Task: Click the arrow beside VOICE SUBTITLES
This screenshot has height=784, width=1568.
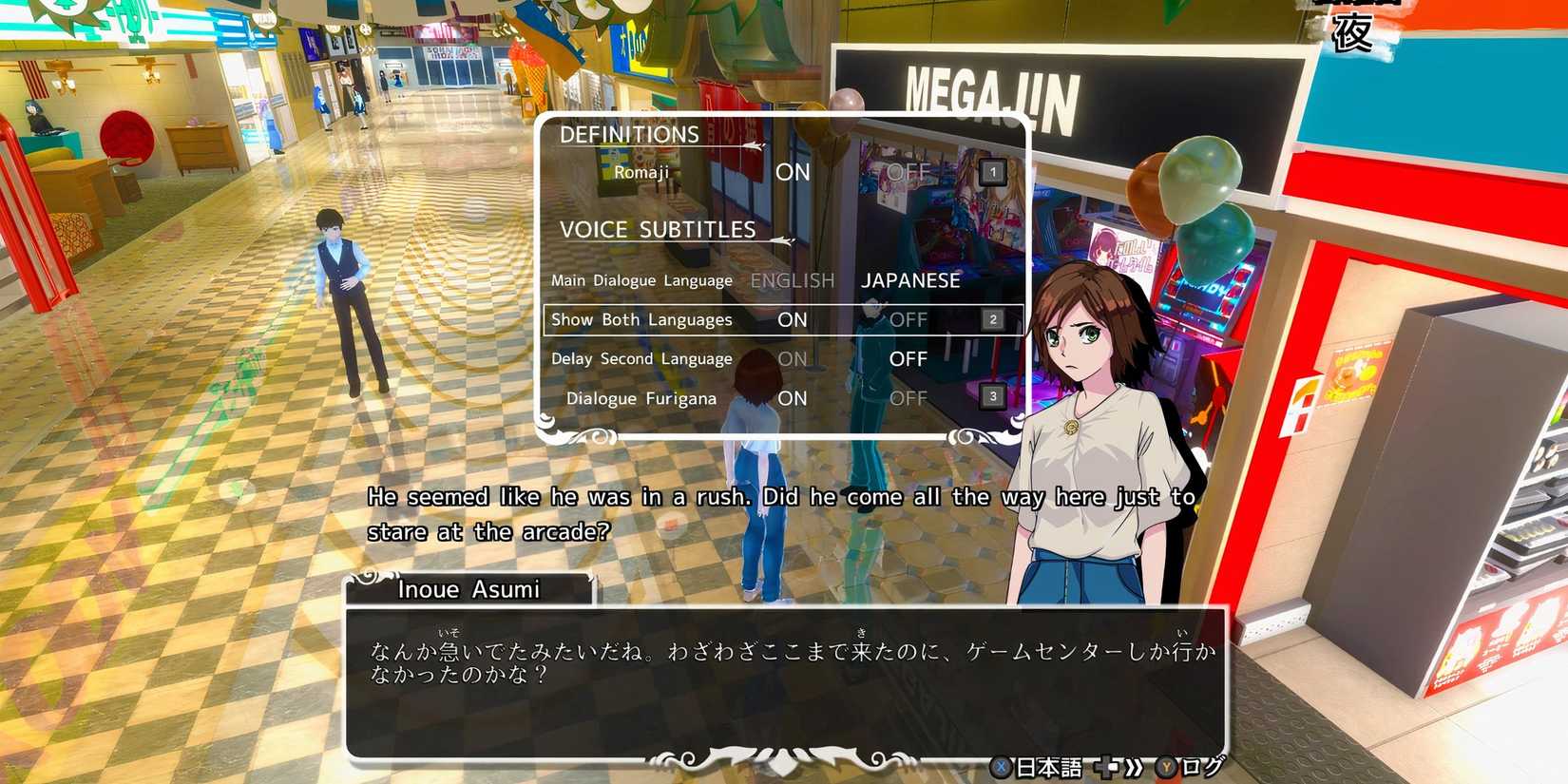Action: pos(781,240)
